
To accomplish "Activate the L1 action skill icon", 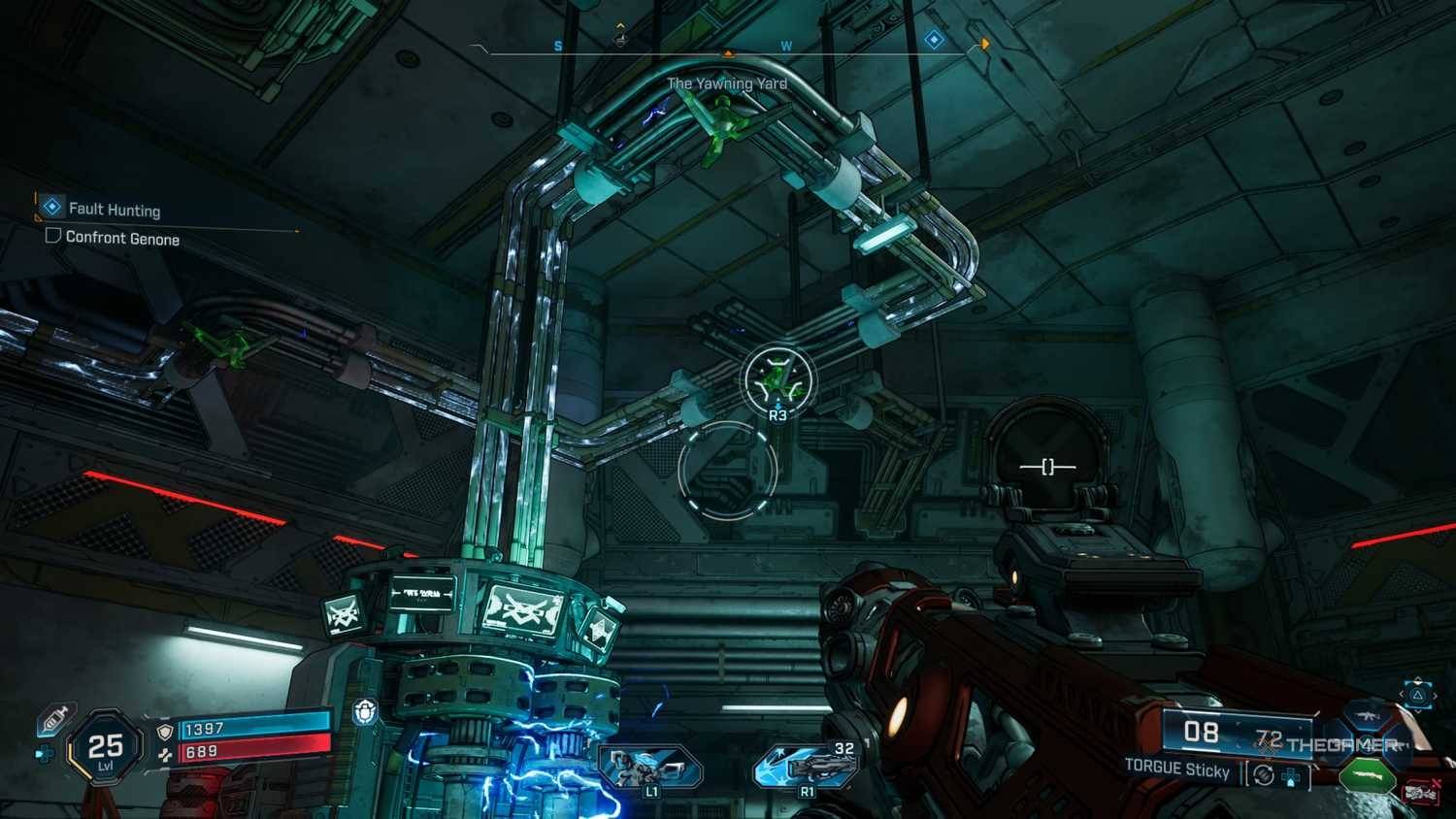I will [648, 767].
